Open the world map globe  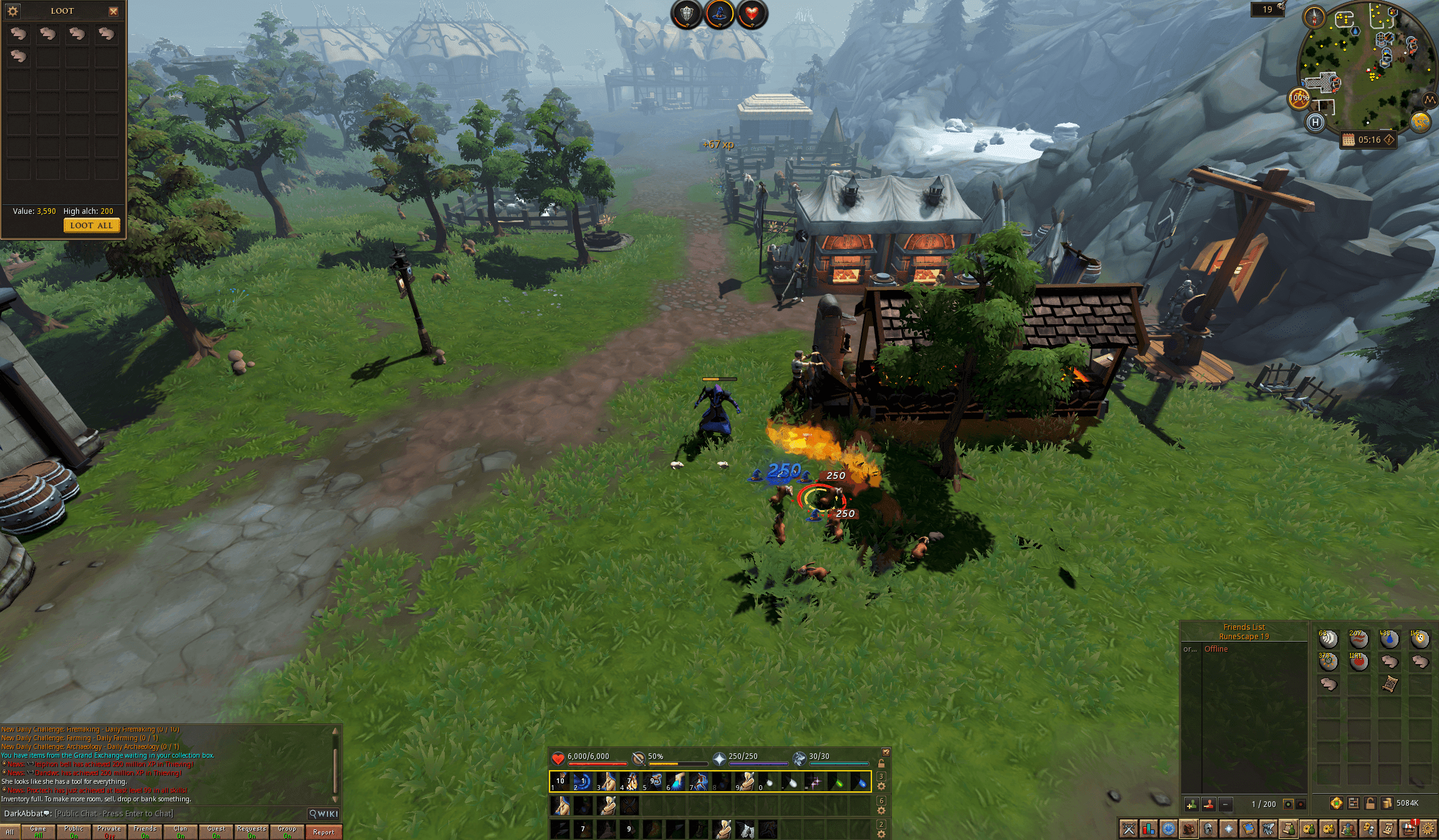(x=1420, y=122)
